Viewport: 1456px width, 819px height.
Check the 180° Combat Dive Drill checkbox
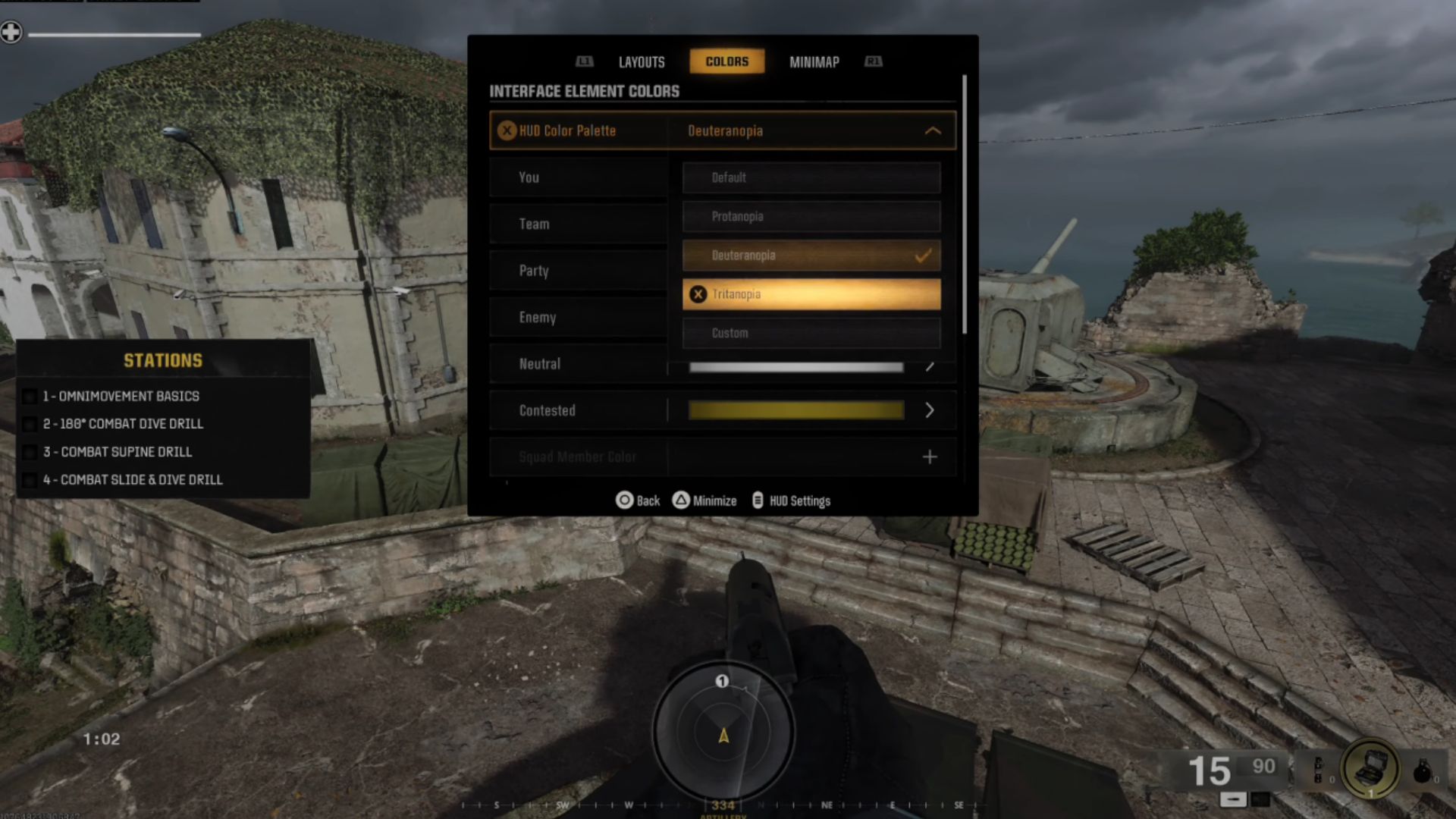pyautogui.click(x=30, y=424)
